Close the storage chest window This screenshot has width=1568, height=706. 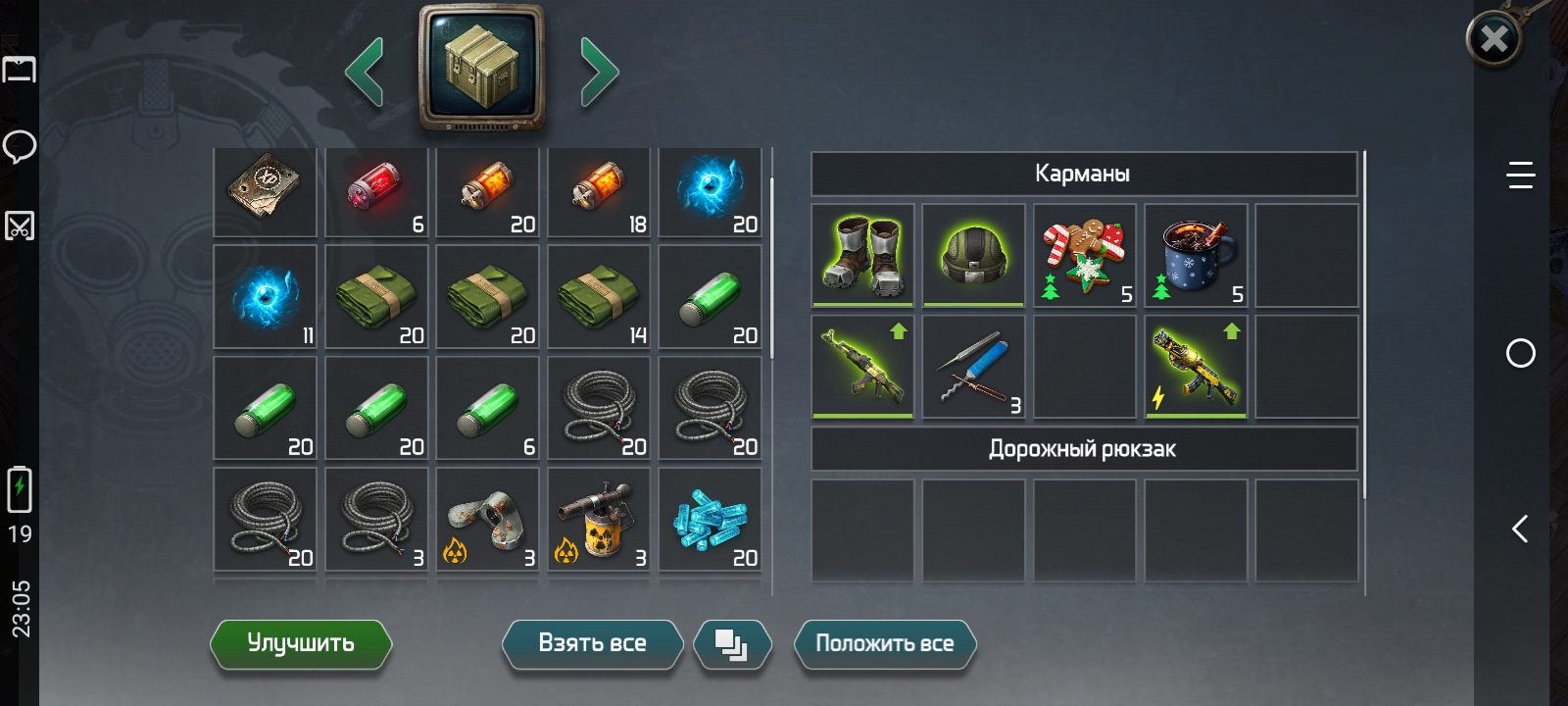(1494, 39)
